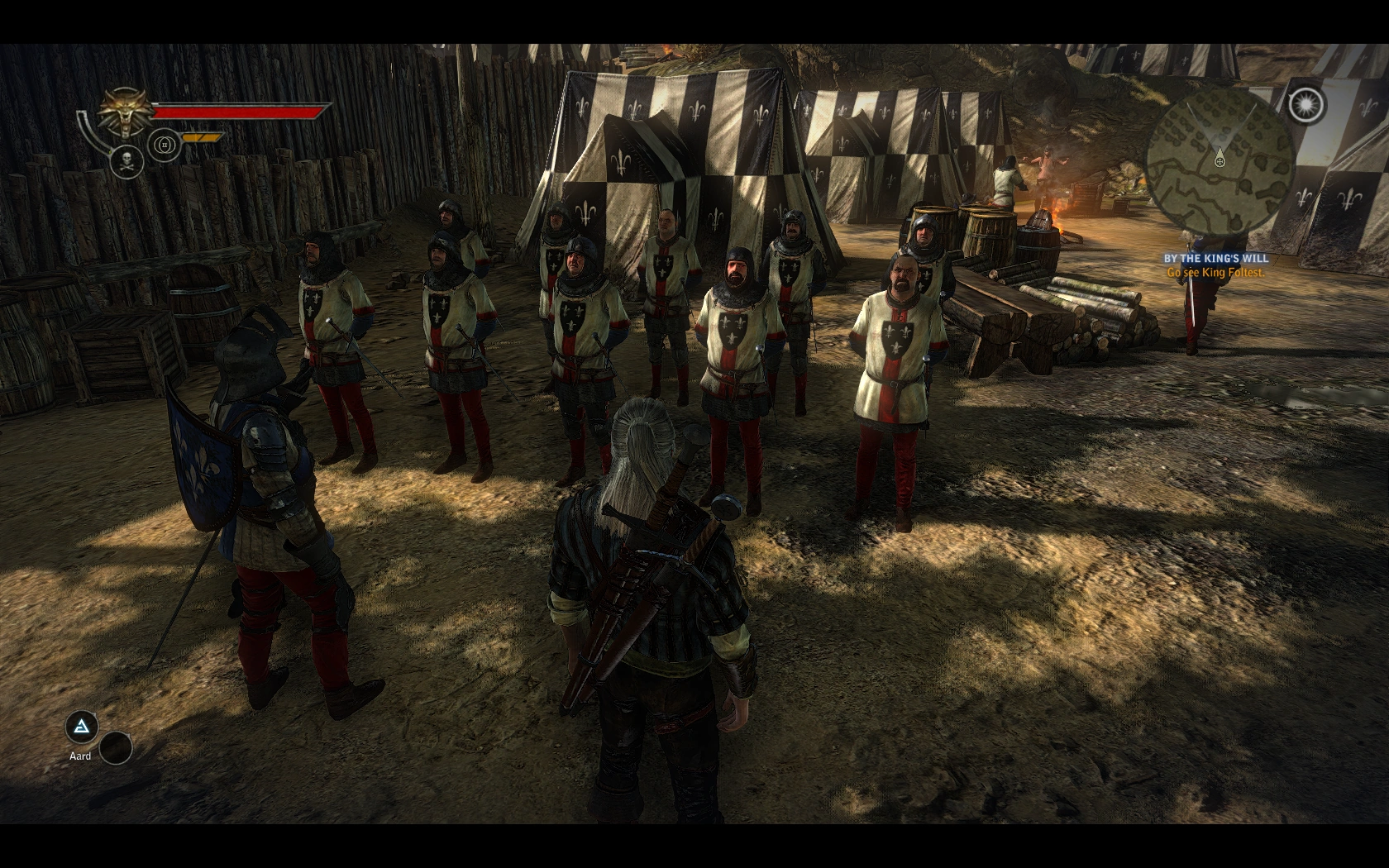Select the empty round slot beside Aard

point(116,747)
